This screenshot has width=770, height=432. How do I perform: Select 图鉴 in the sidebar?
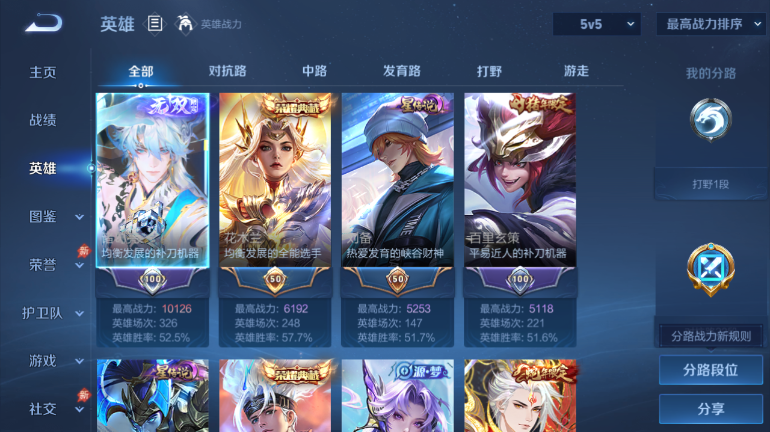click(x=43, y=216)
